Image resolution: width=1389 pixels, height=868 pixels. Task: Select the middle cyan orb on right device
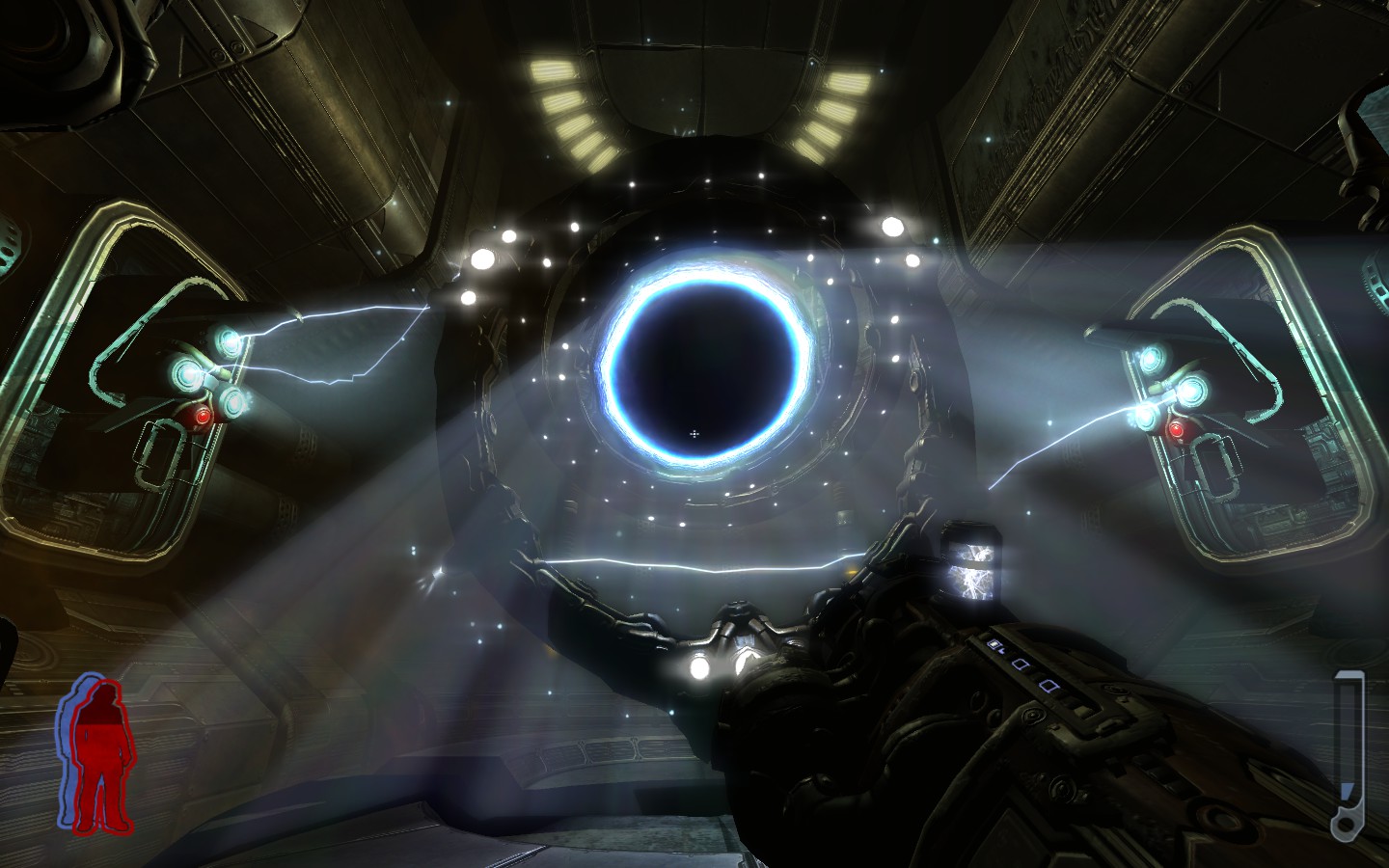(1192, 391)
